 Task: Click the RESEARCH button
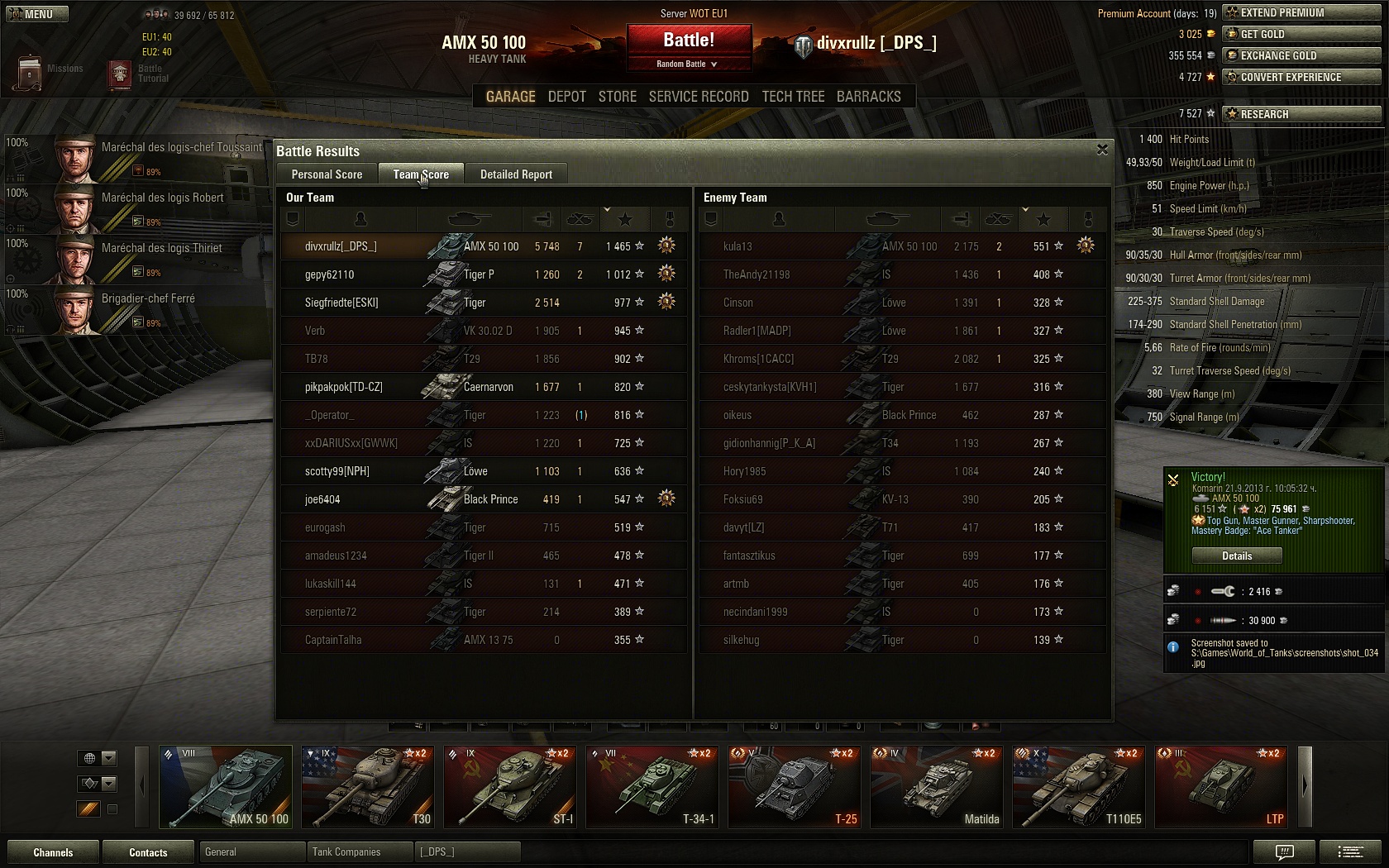1301,114
